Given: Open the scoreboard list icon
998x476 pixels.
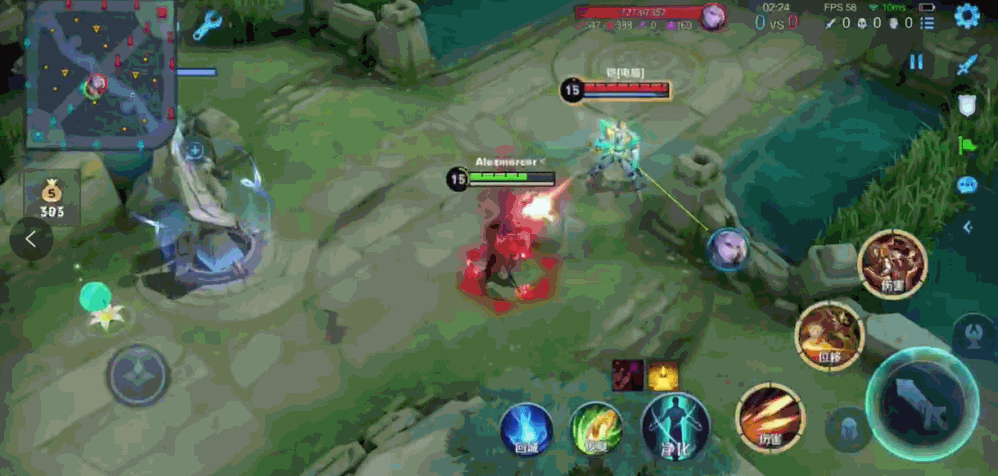Looking at the screenshot, I should point(928,22).
